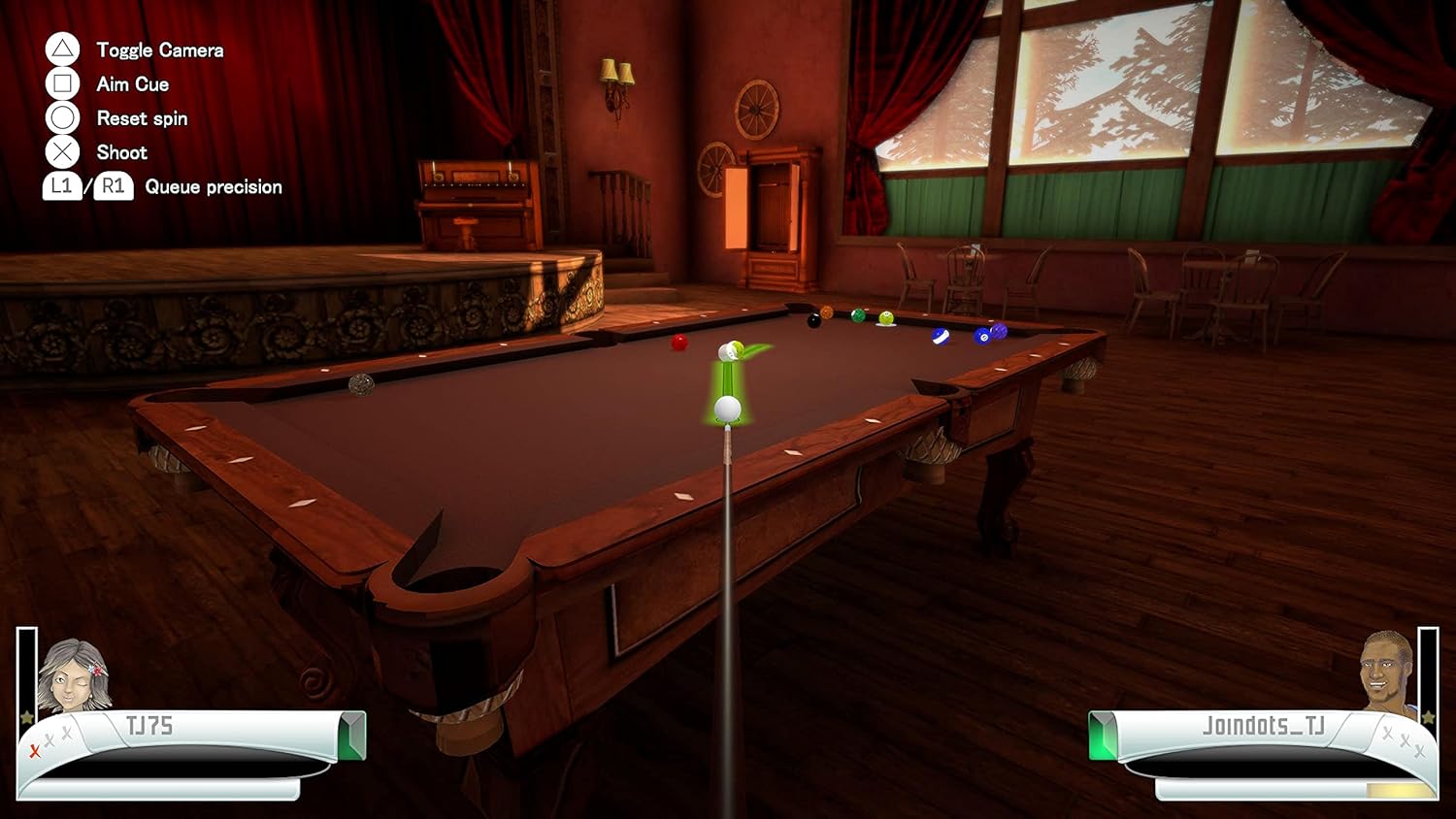Click Joindots_TJ's character portrait
Viewport: 1456px width, 819px height.
[x=1385, y=672]
